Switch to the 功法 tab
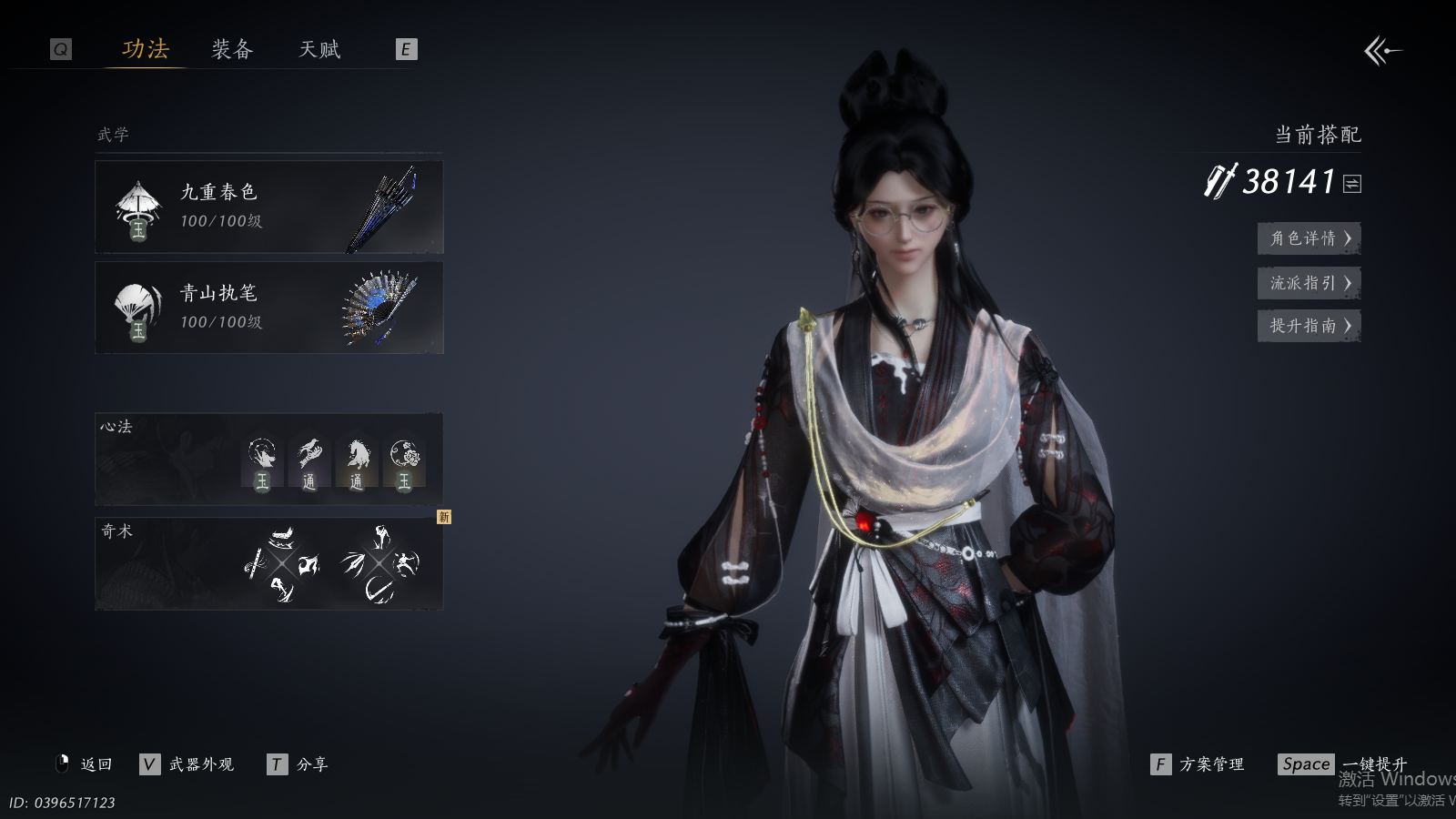Image resolution: width=1456 pixels, height=819 pixels. [x=146, y=49]
